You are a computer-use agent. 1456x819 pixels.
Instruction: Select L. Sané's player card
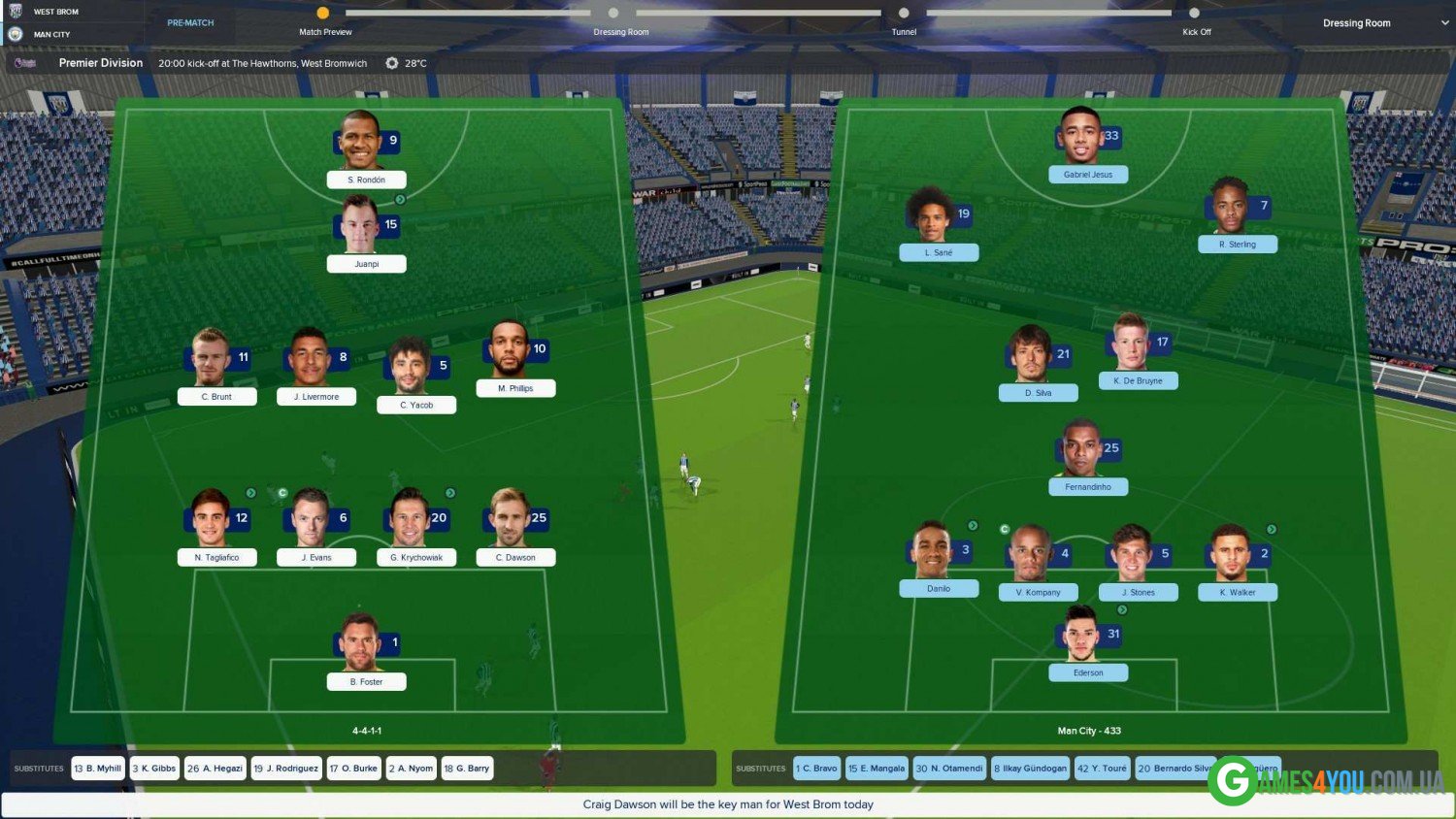point(938,252)
